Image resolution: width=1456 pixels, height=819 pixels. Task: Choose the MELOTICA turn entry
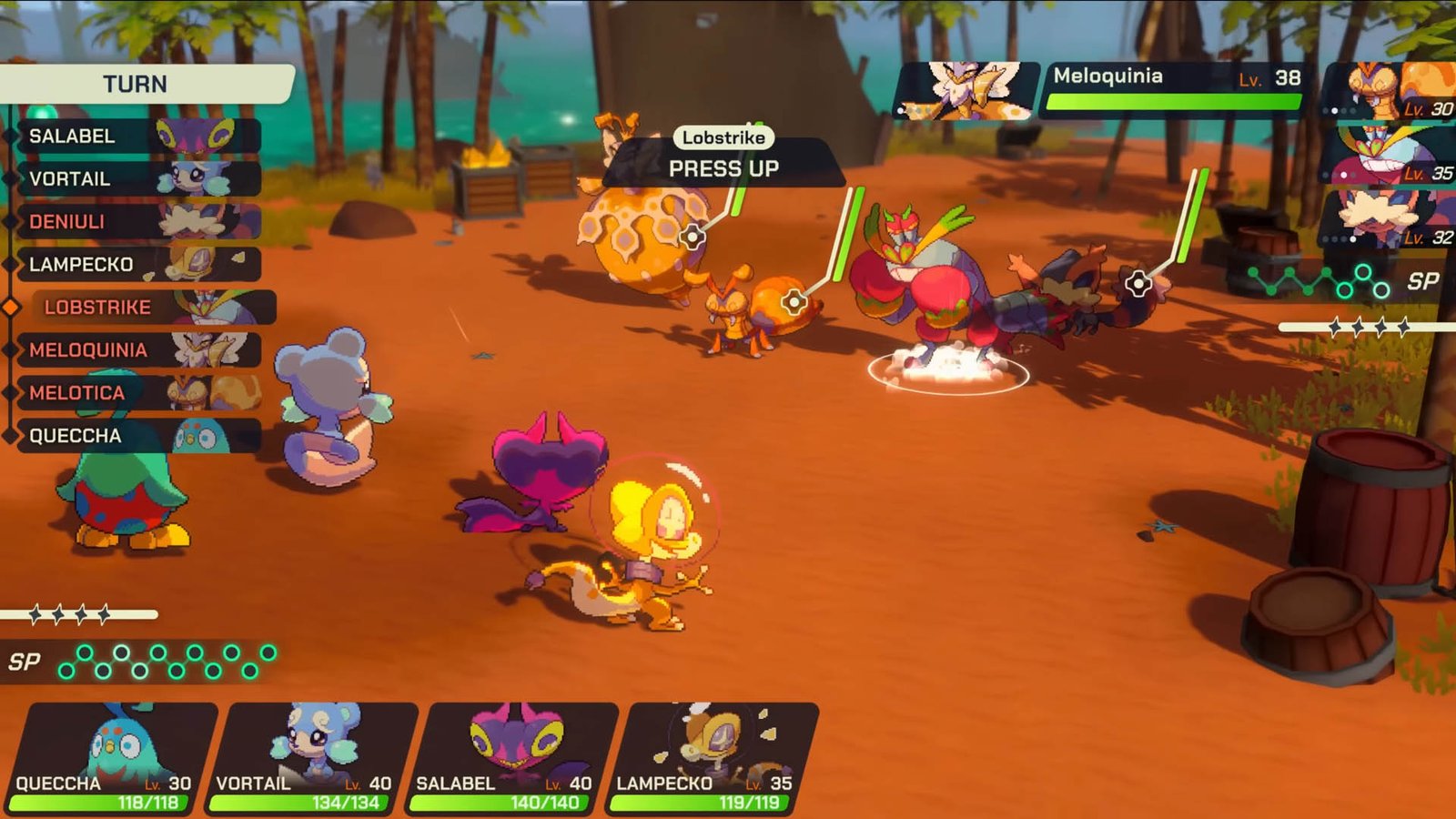(x=136, y=393)
